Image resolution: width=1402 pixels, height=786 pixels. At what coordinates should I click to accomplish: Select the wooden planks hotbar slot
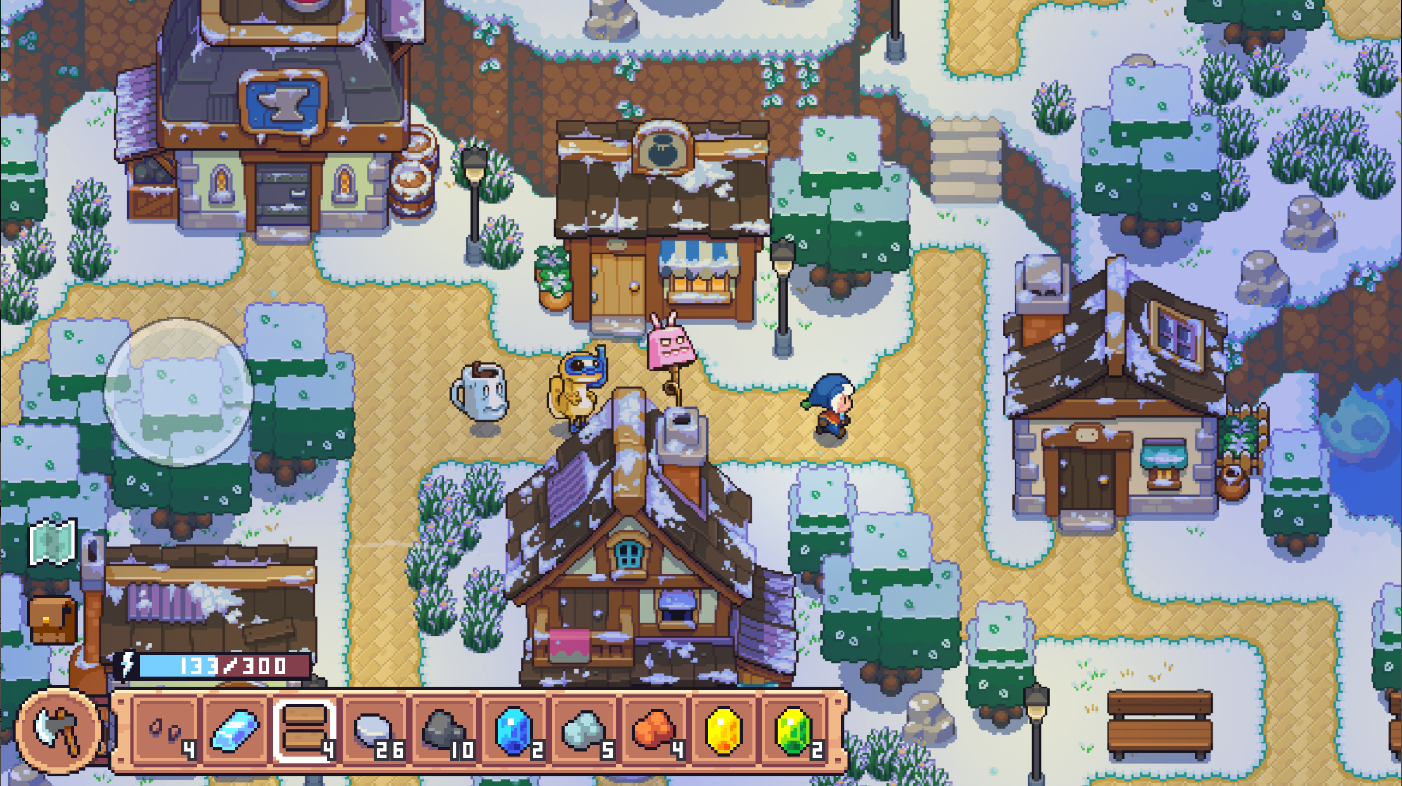pos(307,731)
